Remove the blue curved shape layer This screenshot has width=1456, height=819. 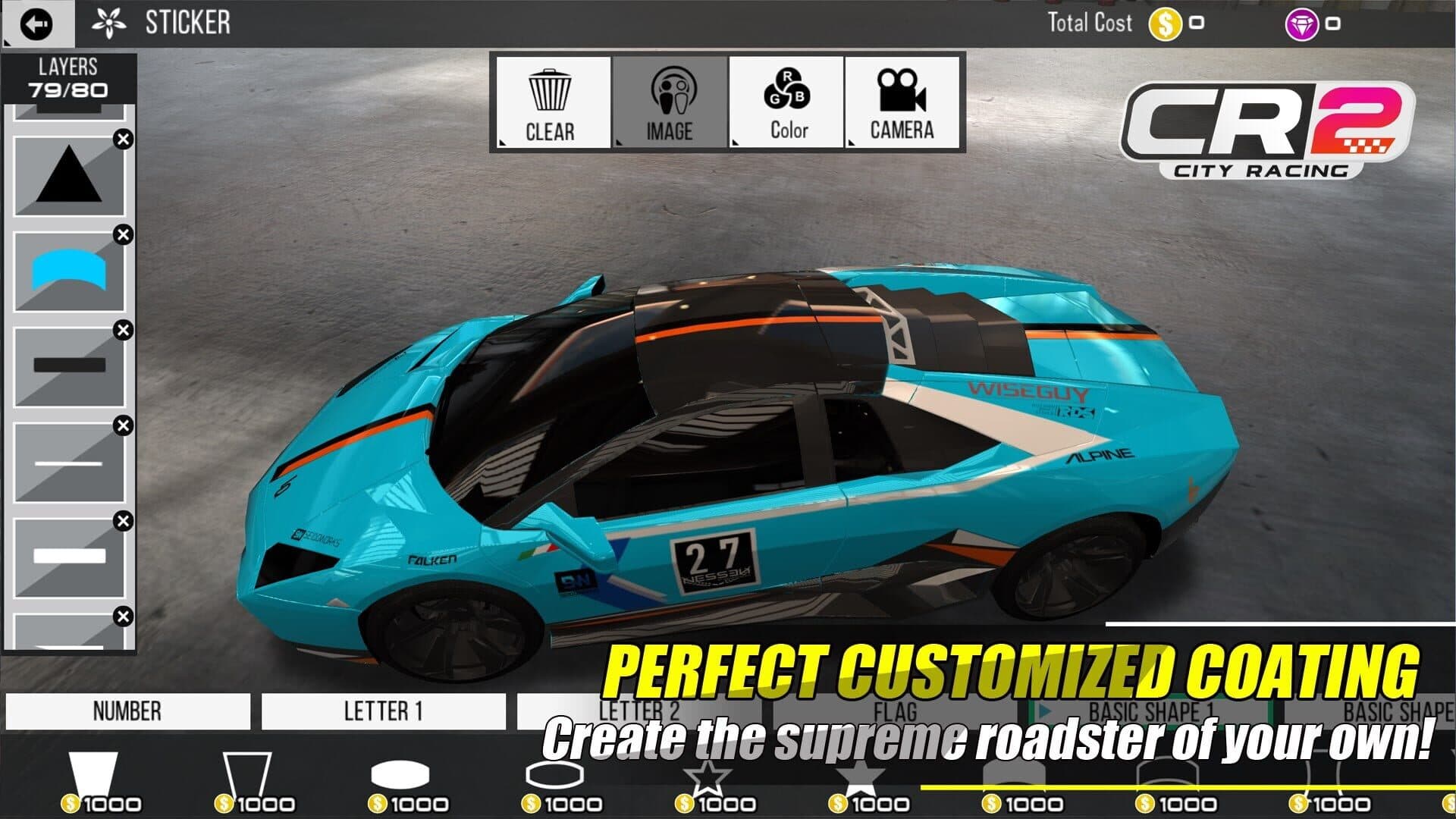tap(123, 235)
